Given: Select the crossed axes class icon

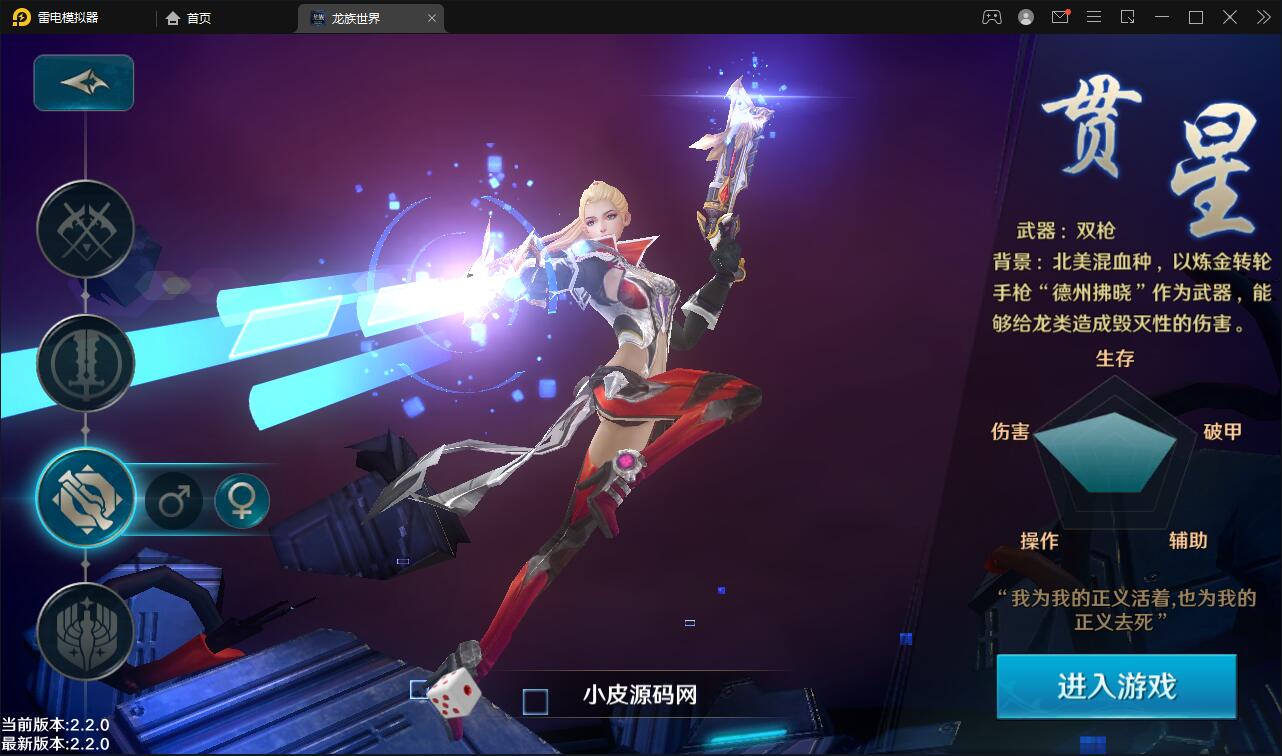Looking at the screenshot, I should click(85, 229).
